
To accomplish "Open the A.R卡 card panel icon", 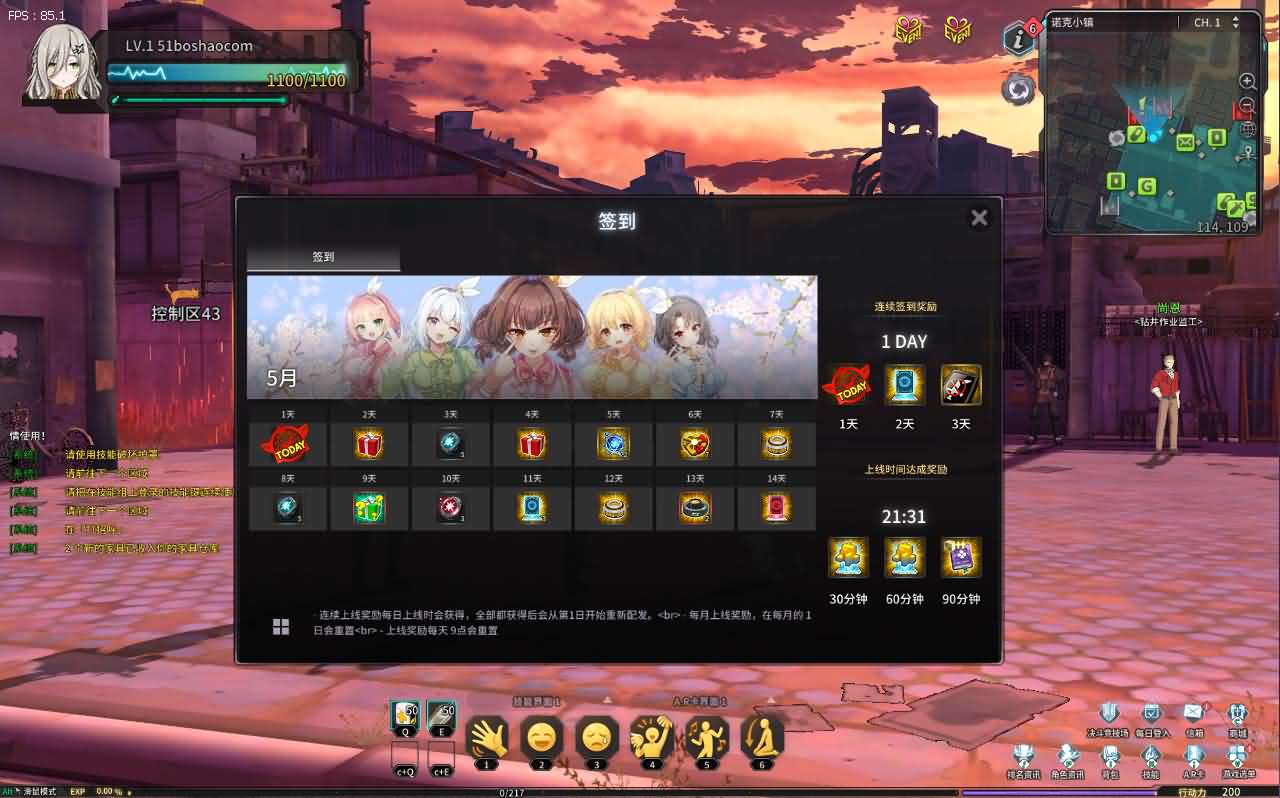I will tap(1193, 753).
